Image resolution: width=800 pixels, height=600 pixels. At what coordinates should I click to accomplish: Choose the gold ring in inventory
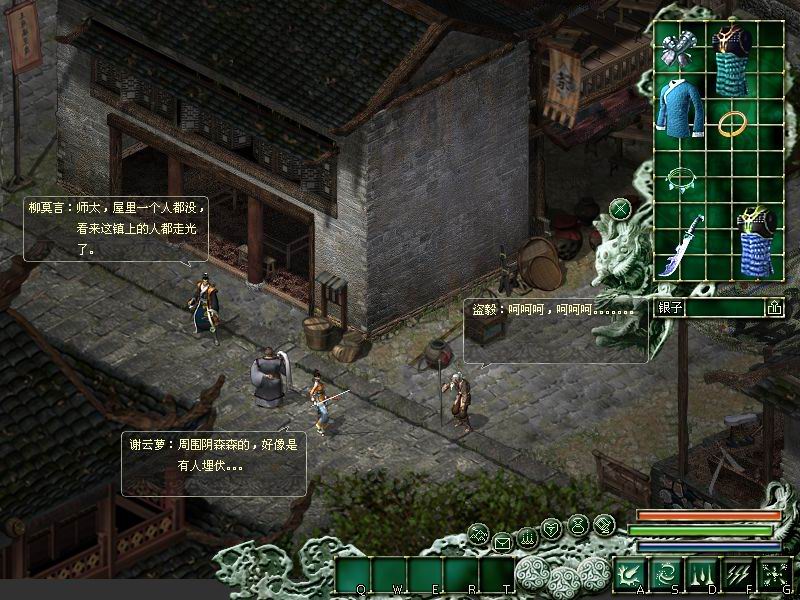tap(732, 124)
